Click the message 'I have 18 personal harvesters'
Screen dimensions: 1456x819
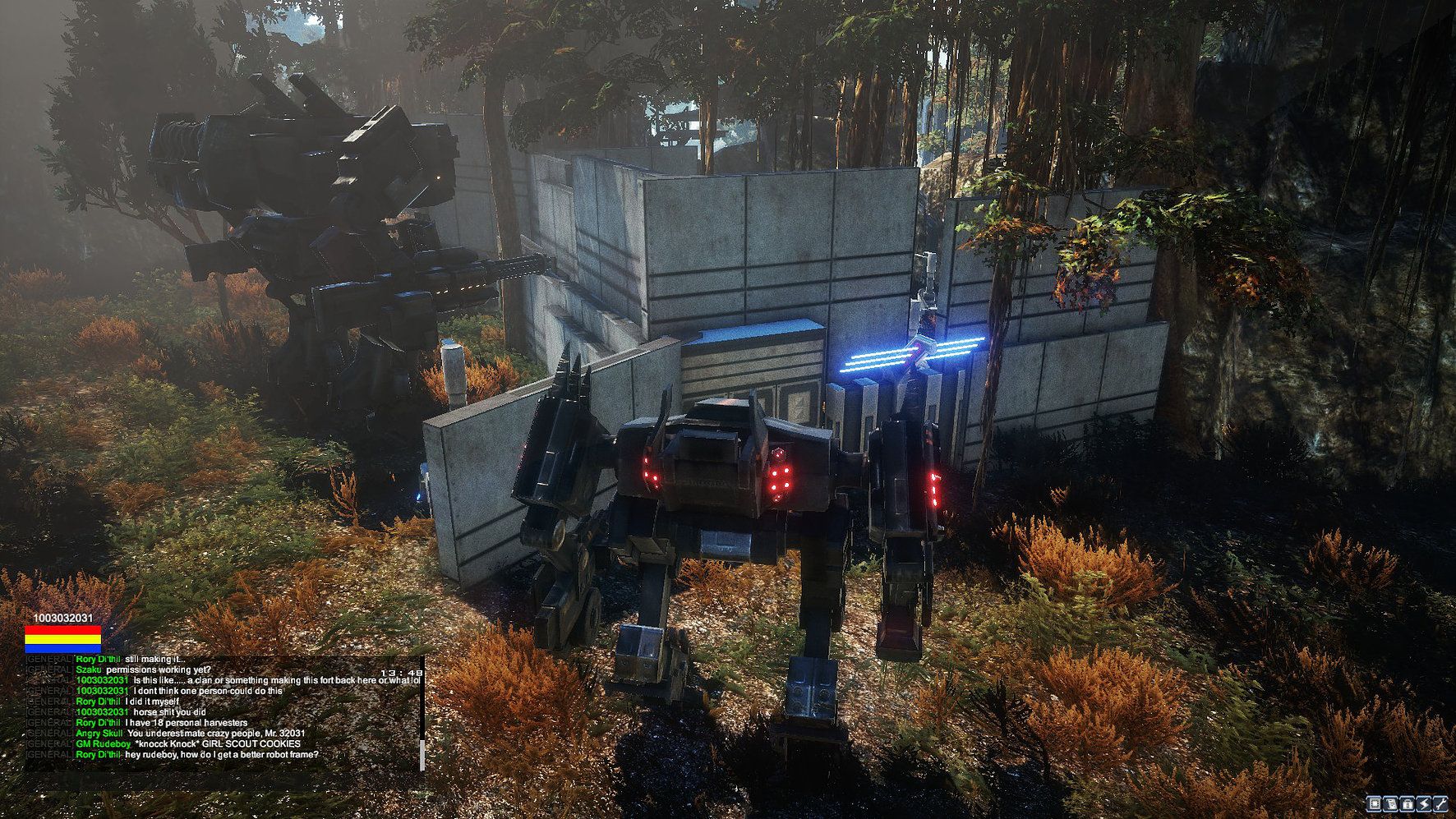pos(186,723)
